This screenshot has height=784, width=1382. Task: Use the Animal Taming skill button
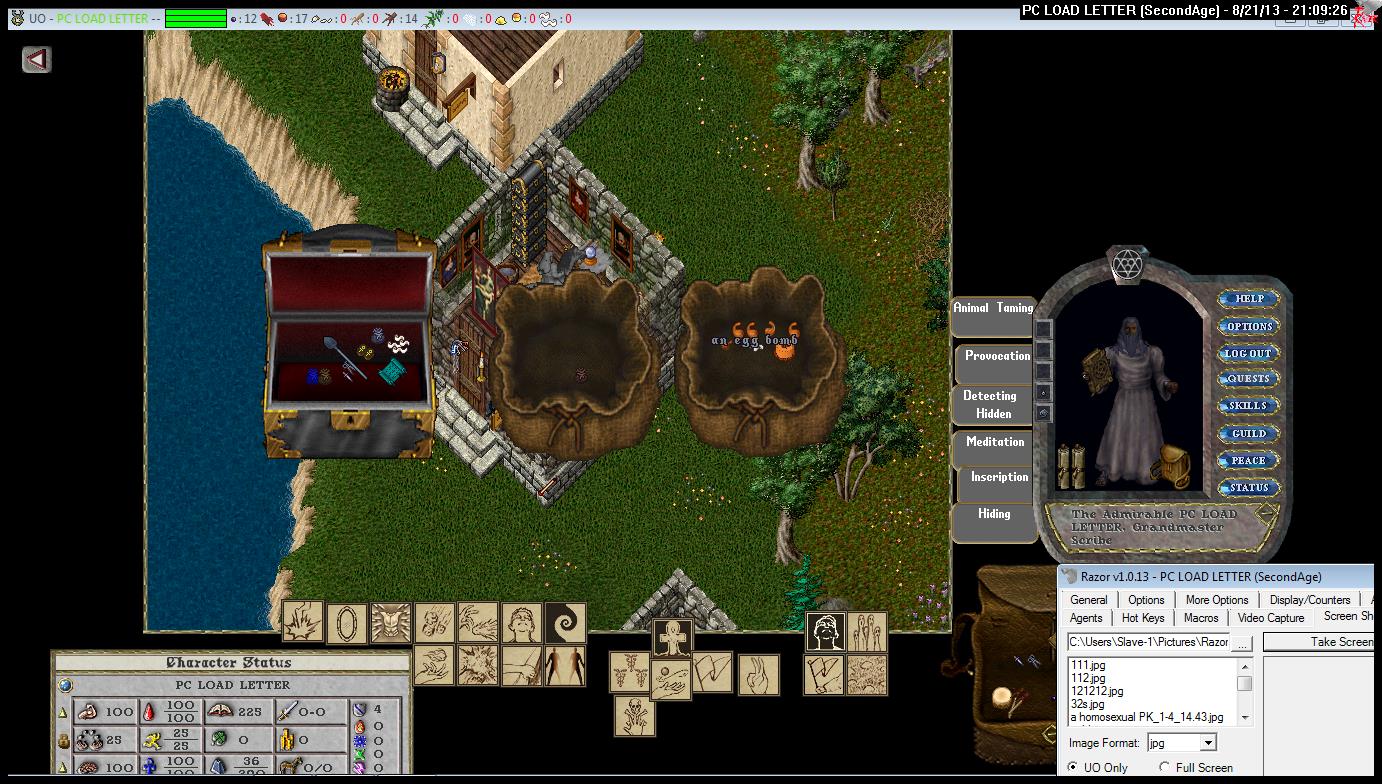click(993, 309)
